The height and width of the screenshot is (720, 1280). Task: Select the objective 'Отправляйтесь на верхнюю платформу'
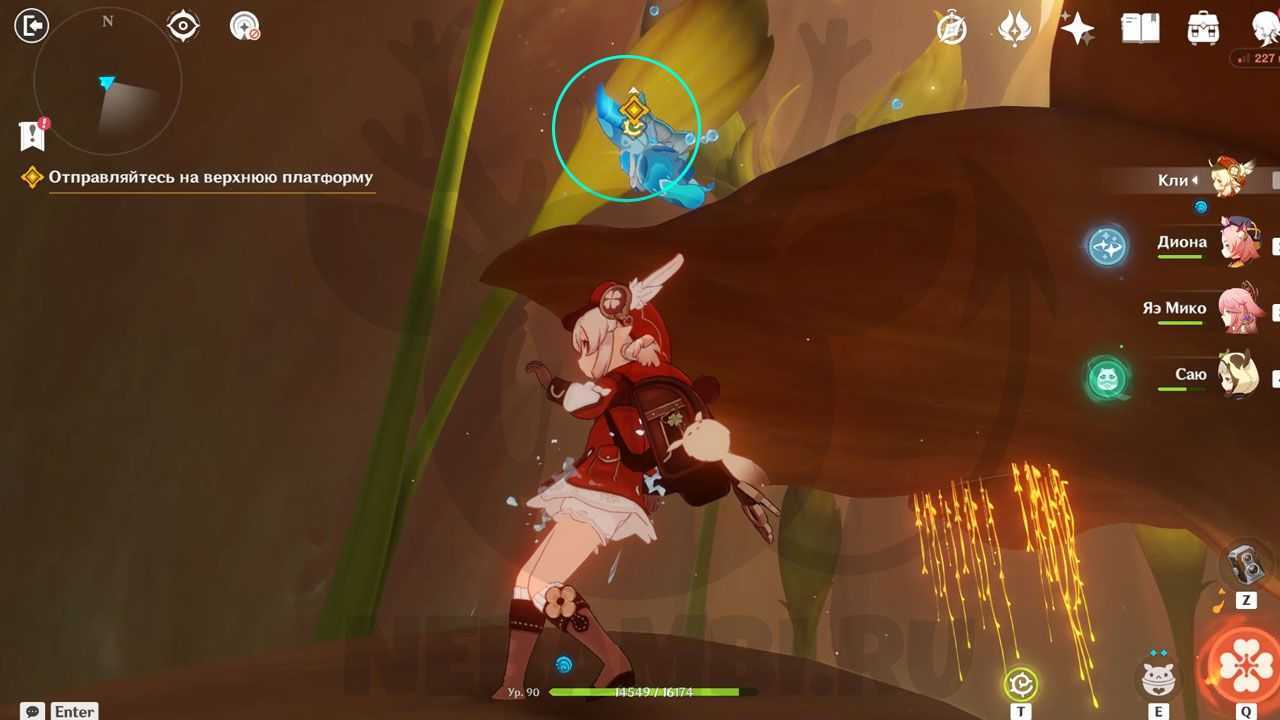tap(210, 178)
